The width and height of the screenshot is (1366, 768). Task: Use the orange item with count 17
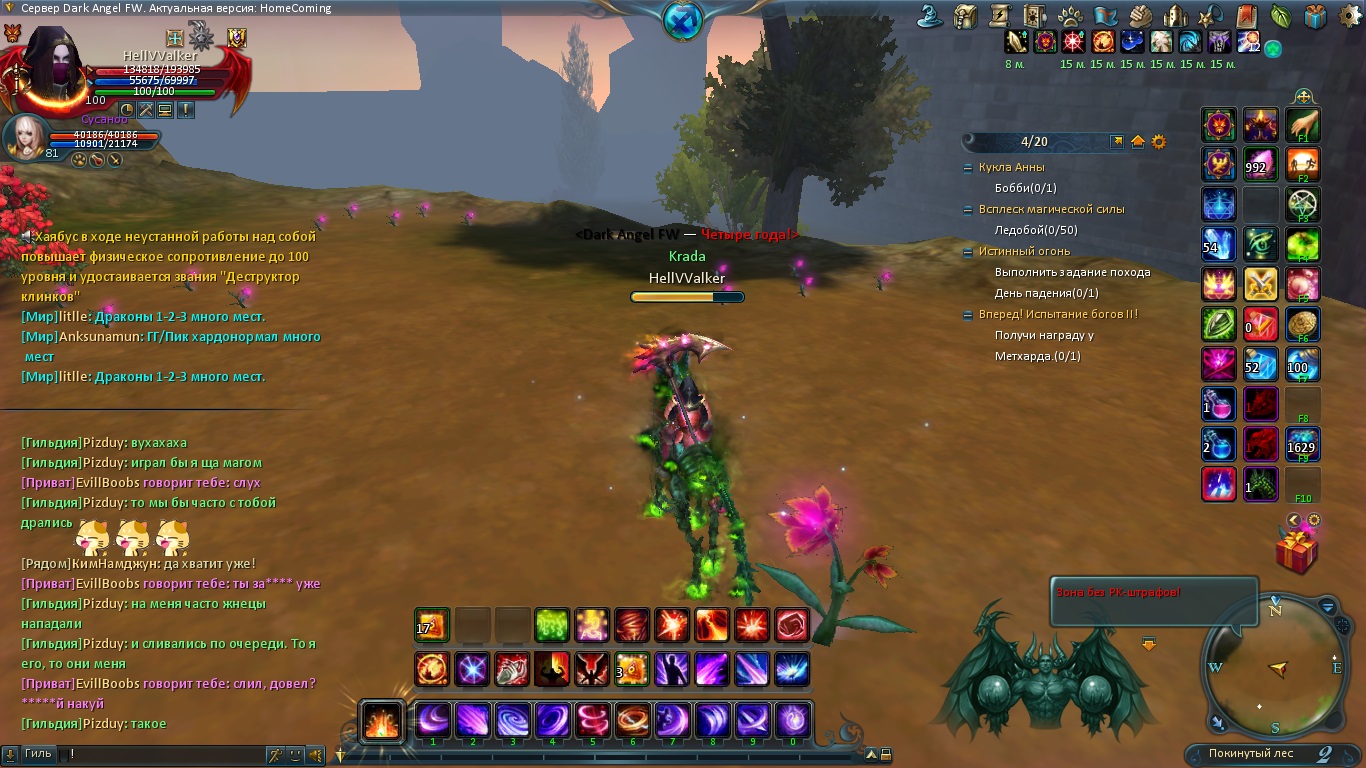pos(432,625)
